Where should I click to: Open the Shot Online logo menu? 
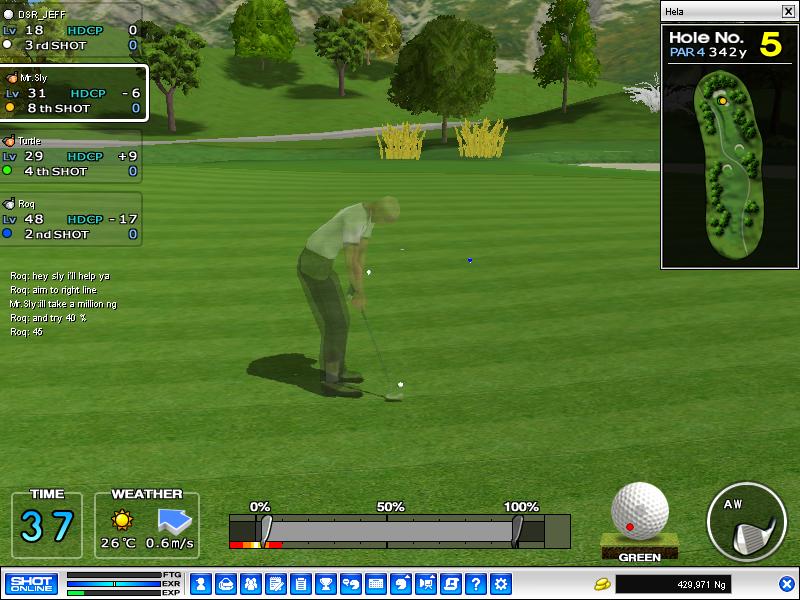coord(31,583)
